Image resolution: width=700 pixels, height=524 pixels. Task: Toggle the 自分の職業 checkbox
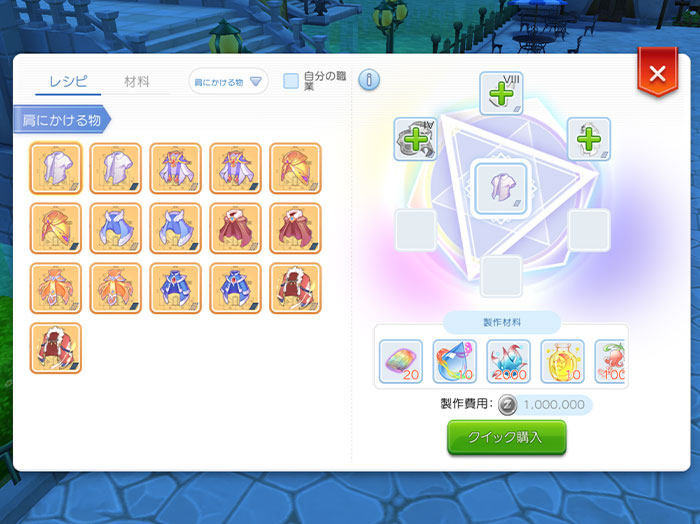point(291,81)
